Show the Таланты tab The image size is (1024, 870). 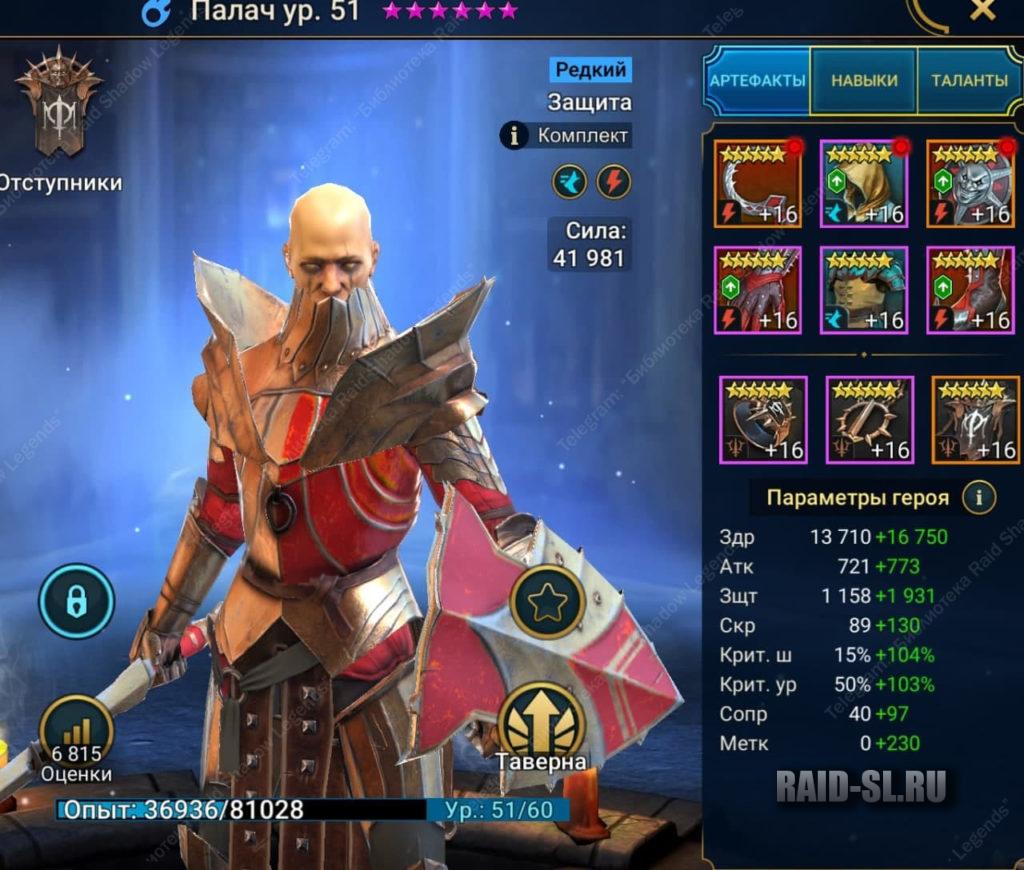pyautogui.click(x=969, y=80)
